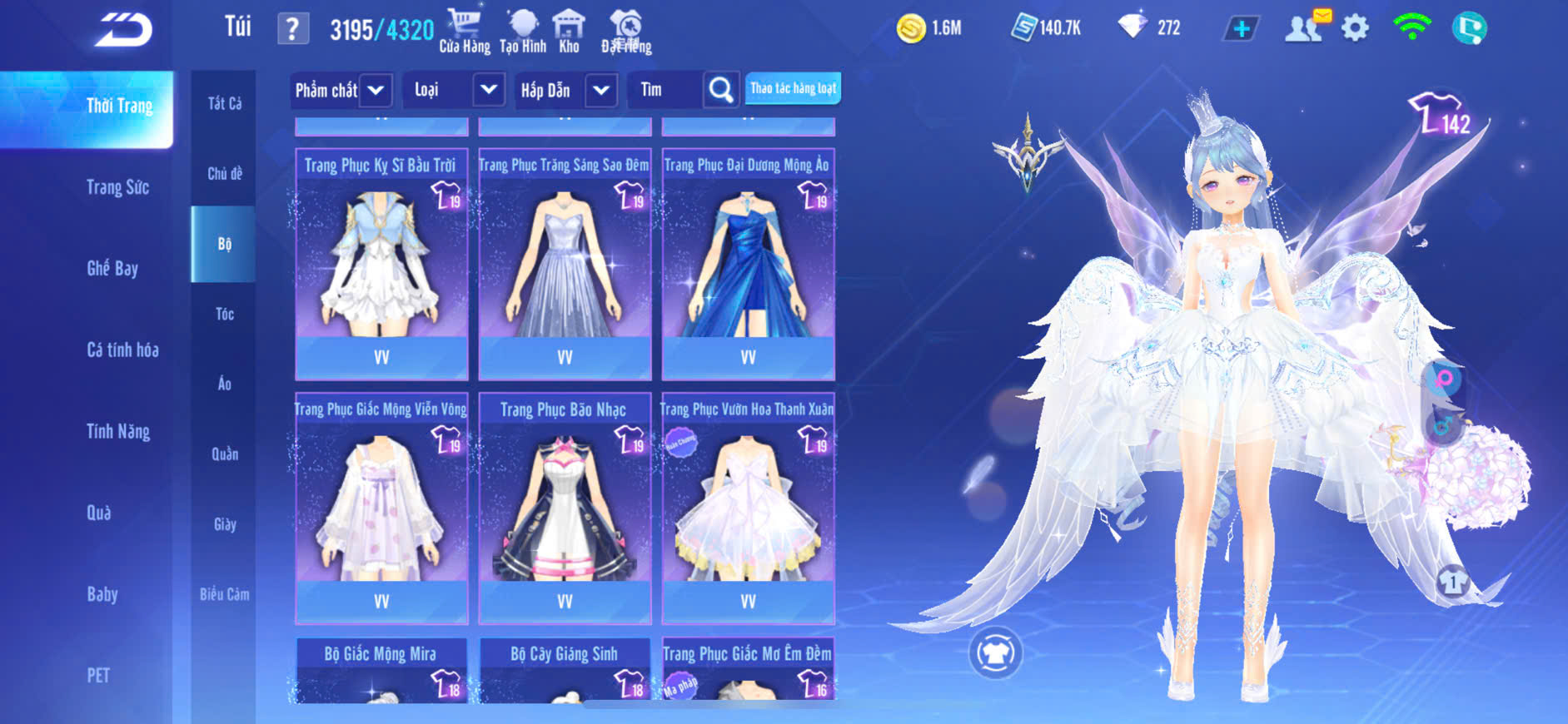Open the gear settings icon
Viewport: 1568px width, 724px height.
click(1355, 29)
